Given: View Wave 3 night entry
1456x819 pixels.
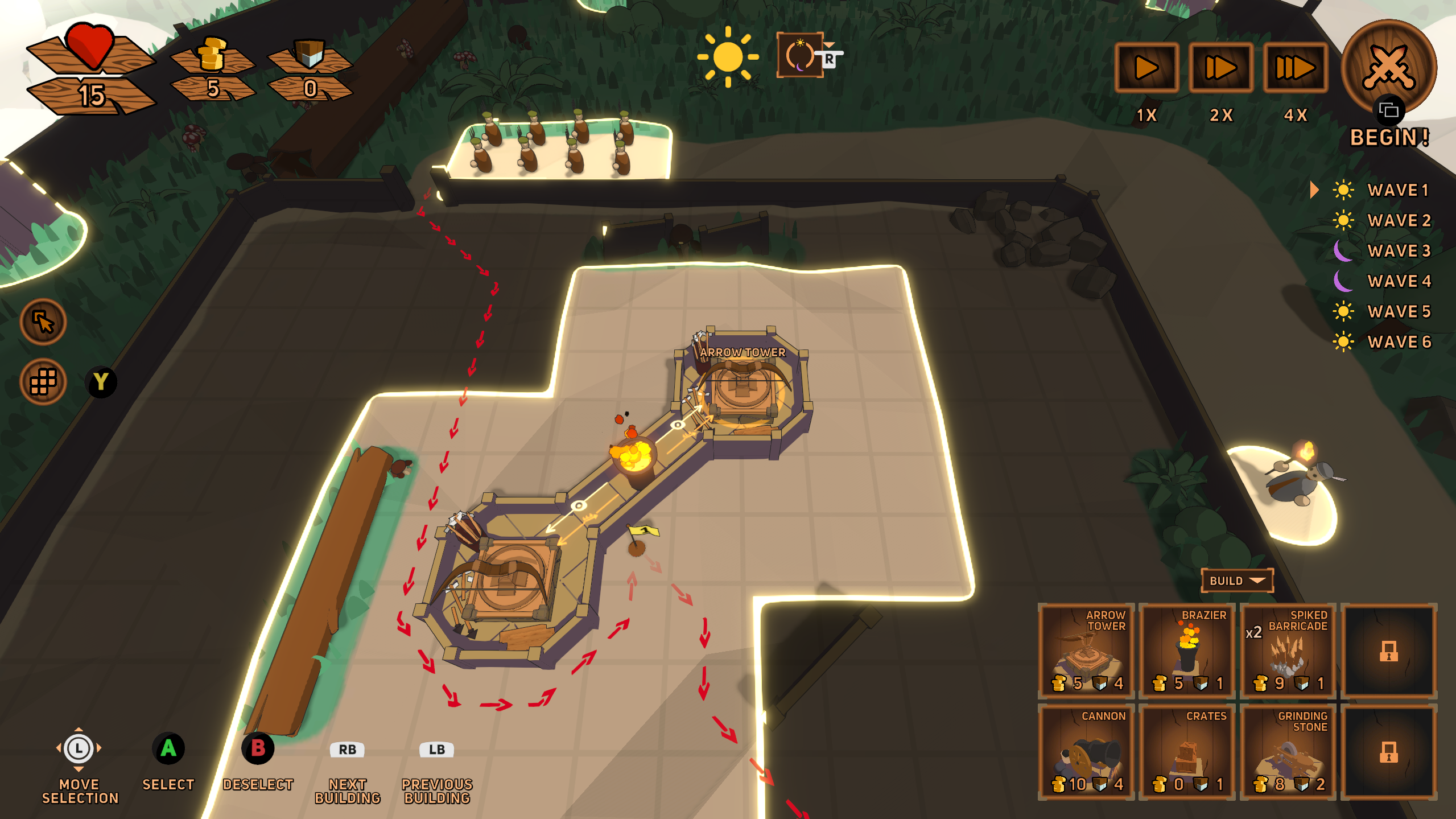Looking at the screenshot, I should click(1397, 251).
